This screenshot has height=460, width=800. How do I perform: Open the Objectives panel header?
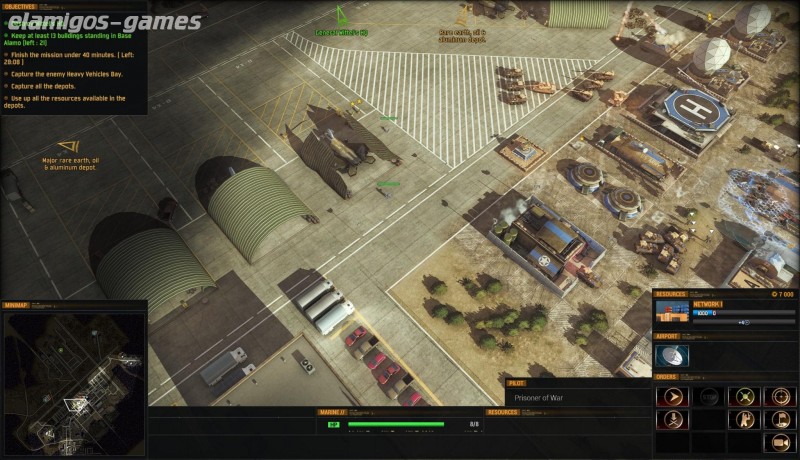pyautogui.click(x=20, y=6)
